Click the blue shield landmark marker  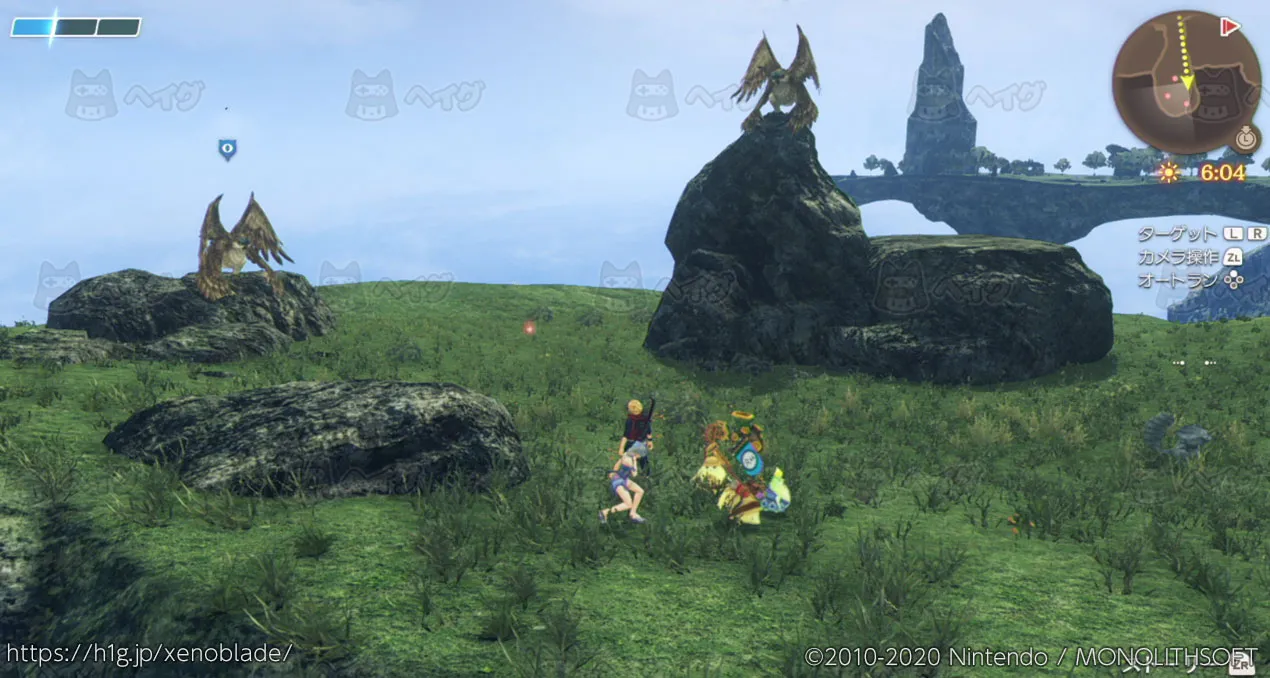click(227, 150)
